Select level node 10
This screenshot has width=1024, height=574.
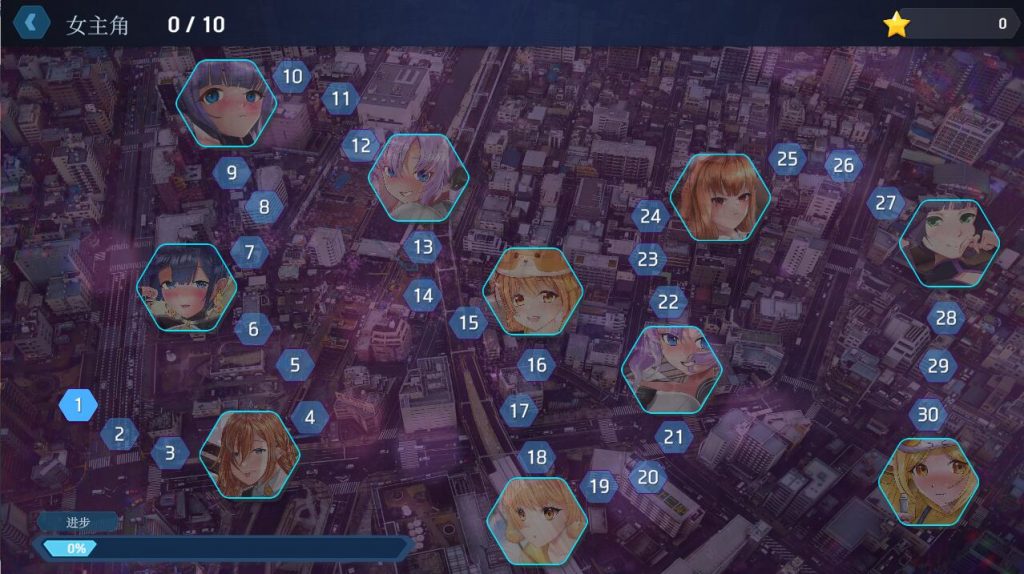[292, 75]
